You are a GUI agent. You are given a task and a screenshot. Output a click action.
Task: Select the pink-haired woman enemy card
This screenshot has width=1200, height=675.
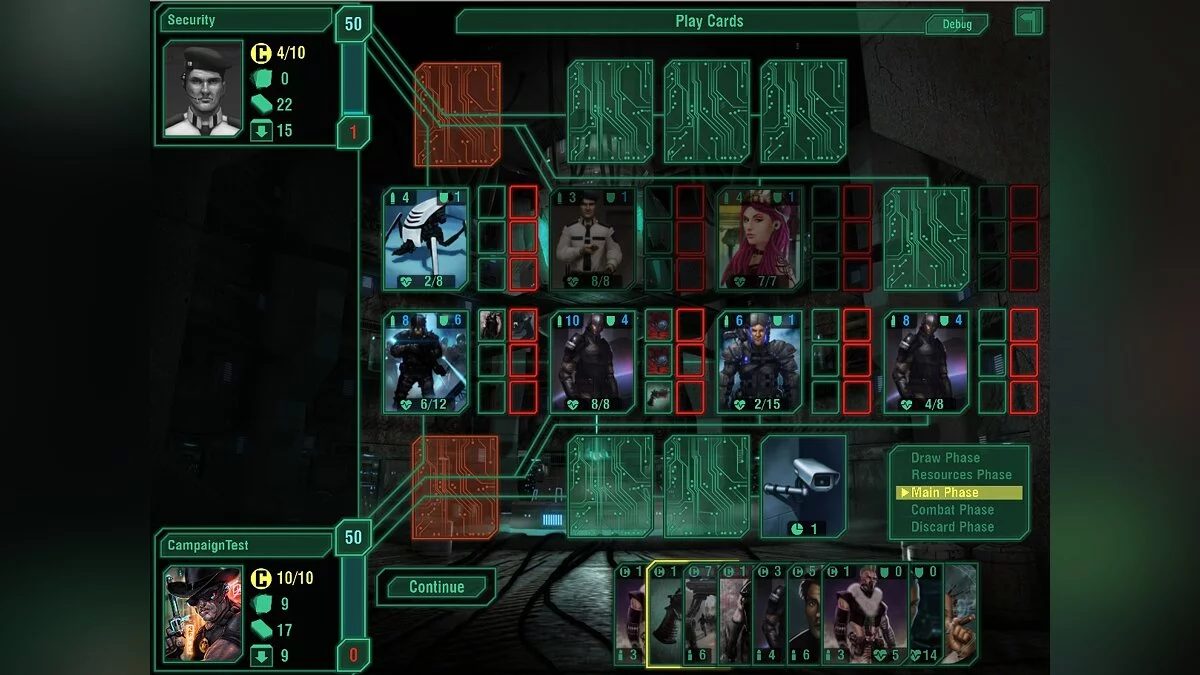(x=759, y=239)
